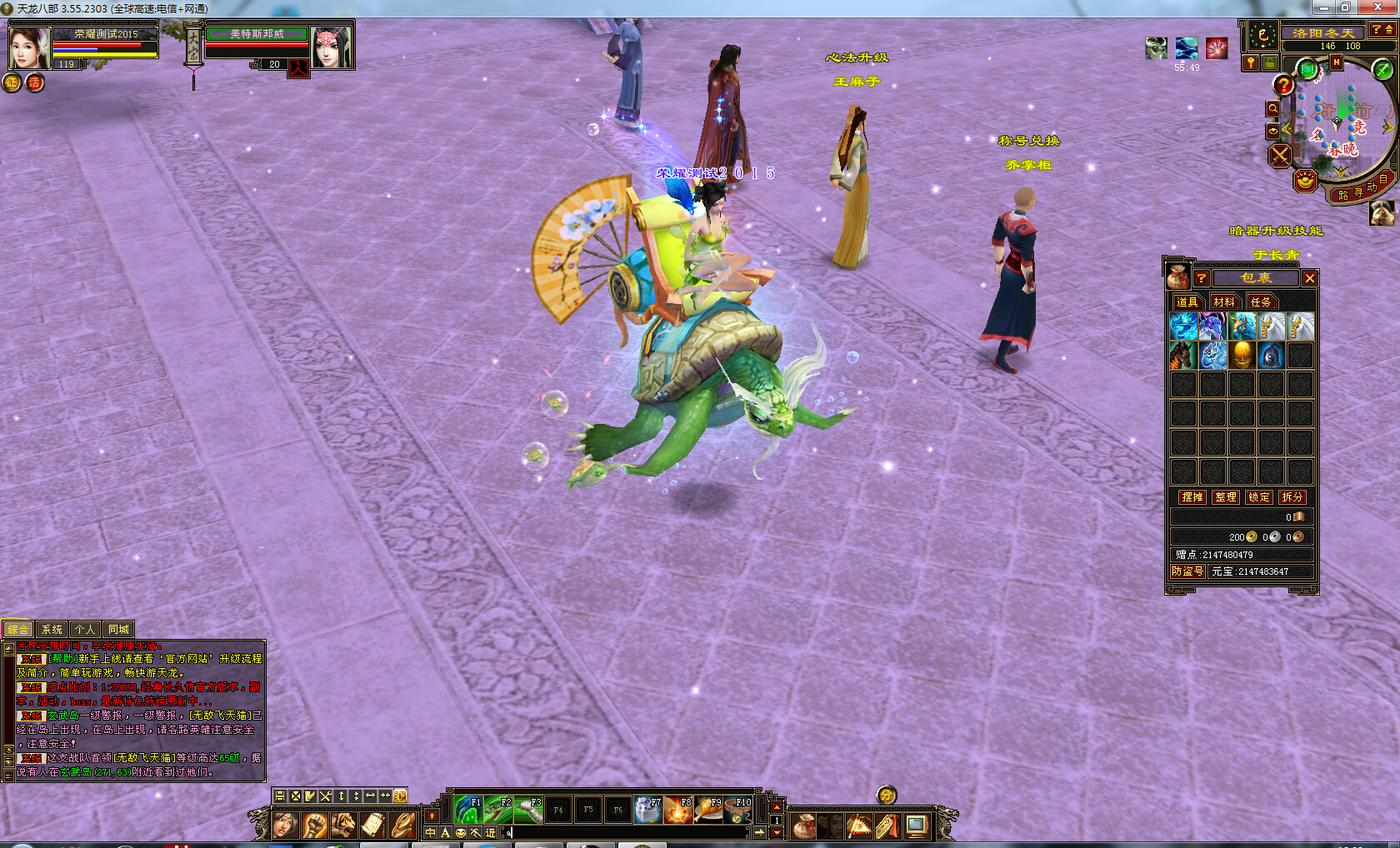Sort the bag with 整理 button
The height and width of the screenshot is (848, 1400).
tap(1226, 496)
